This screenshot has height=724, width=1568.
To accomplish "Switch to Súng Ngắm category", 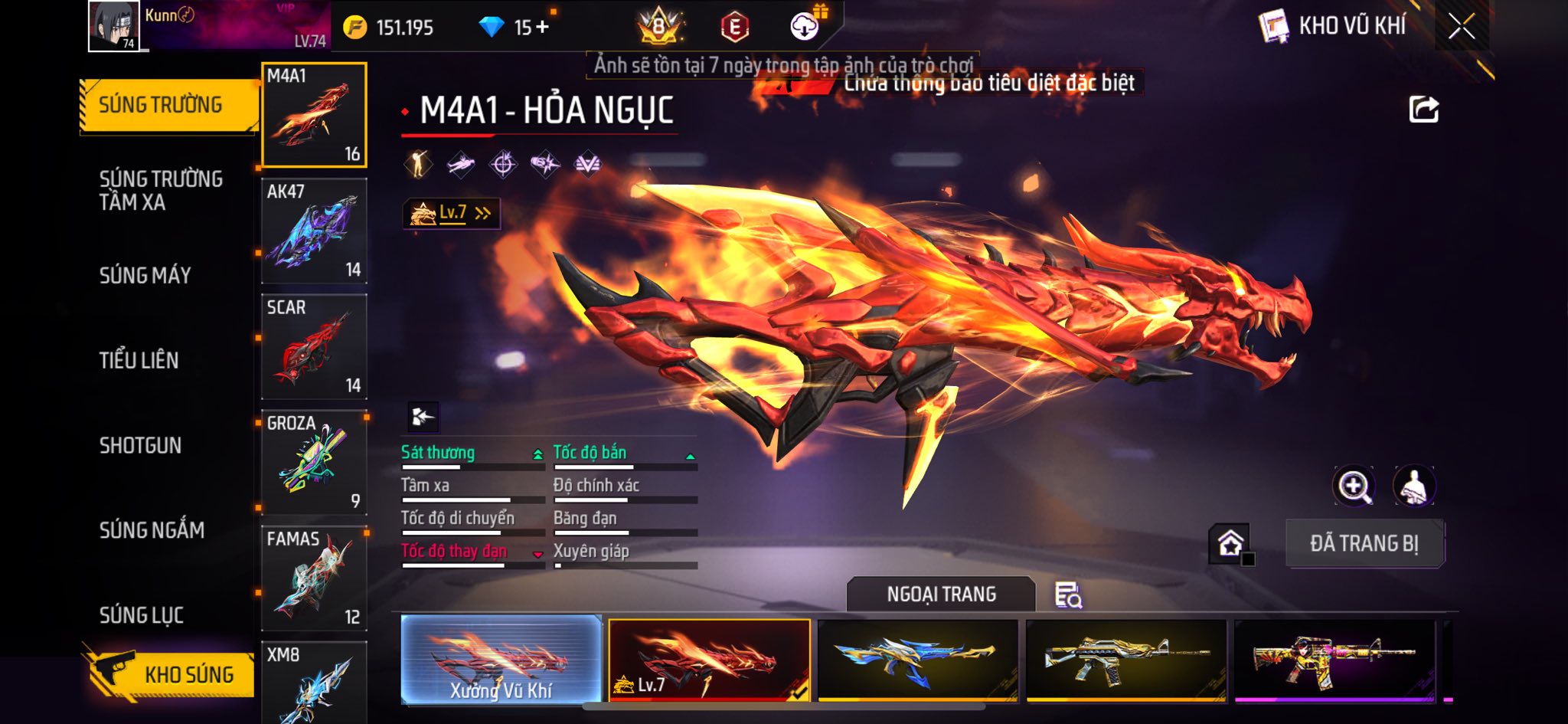I will click(x=152, y=530).
